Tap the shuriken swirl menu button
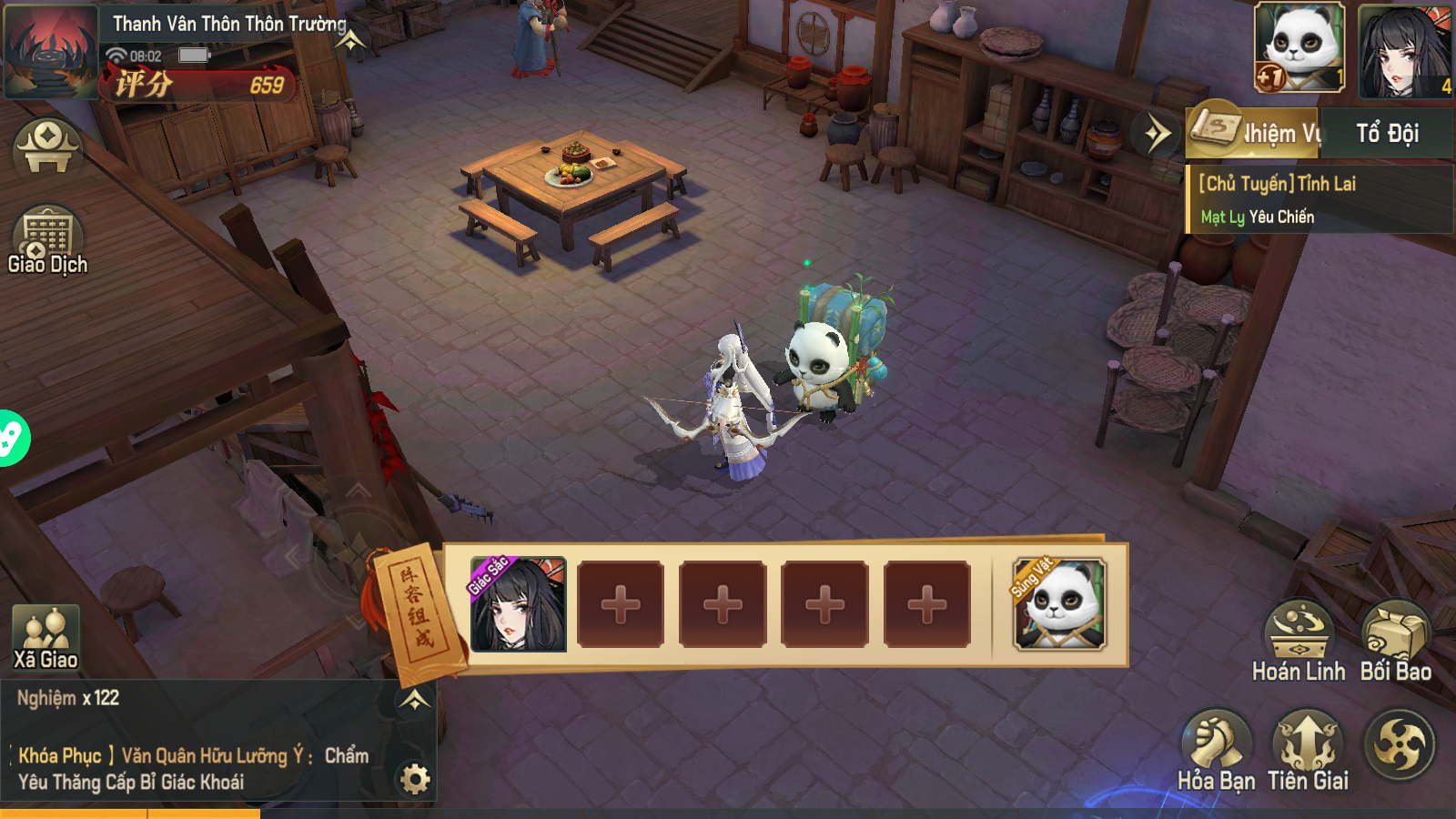This screenshot has height=819, width=1456. (x=1400, y=745)
